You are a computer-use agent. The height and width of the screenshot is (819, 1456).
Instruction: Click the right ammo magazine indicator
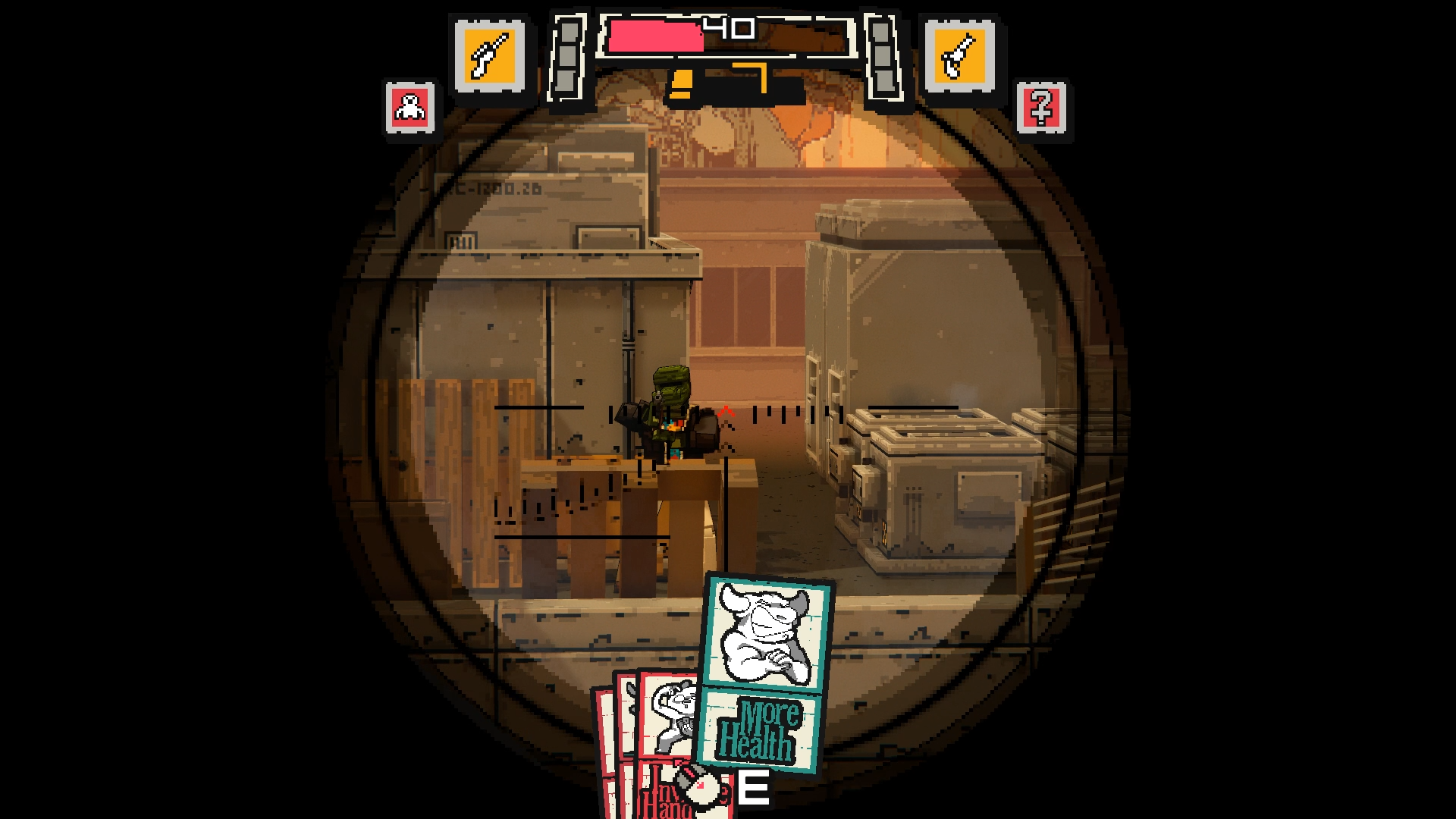(x=881, y=57)
